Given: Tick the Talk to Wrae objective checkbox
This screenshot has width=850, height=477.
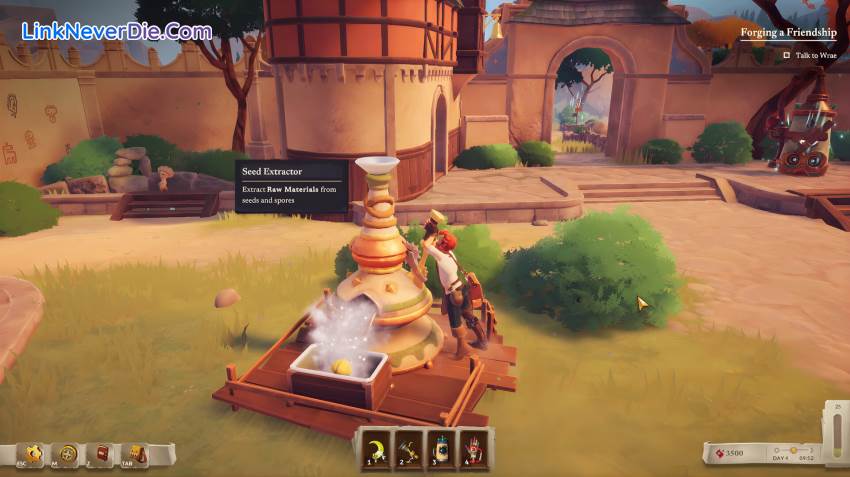Looking at the screenshot, I should tap(786, 56).
